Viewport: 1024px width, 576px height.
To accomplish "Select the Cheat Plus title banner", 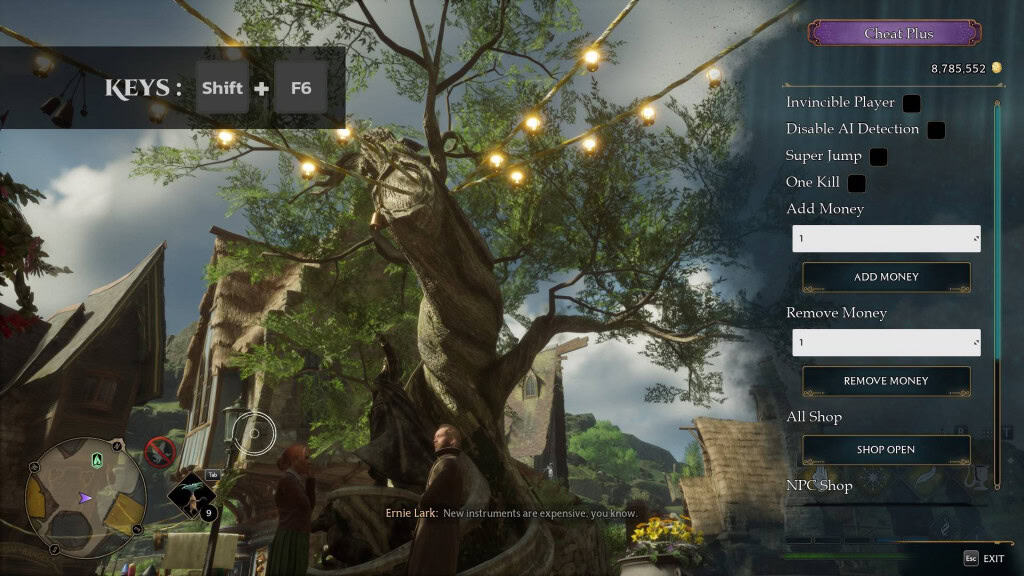I will [895, 34].
